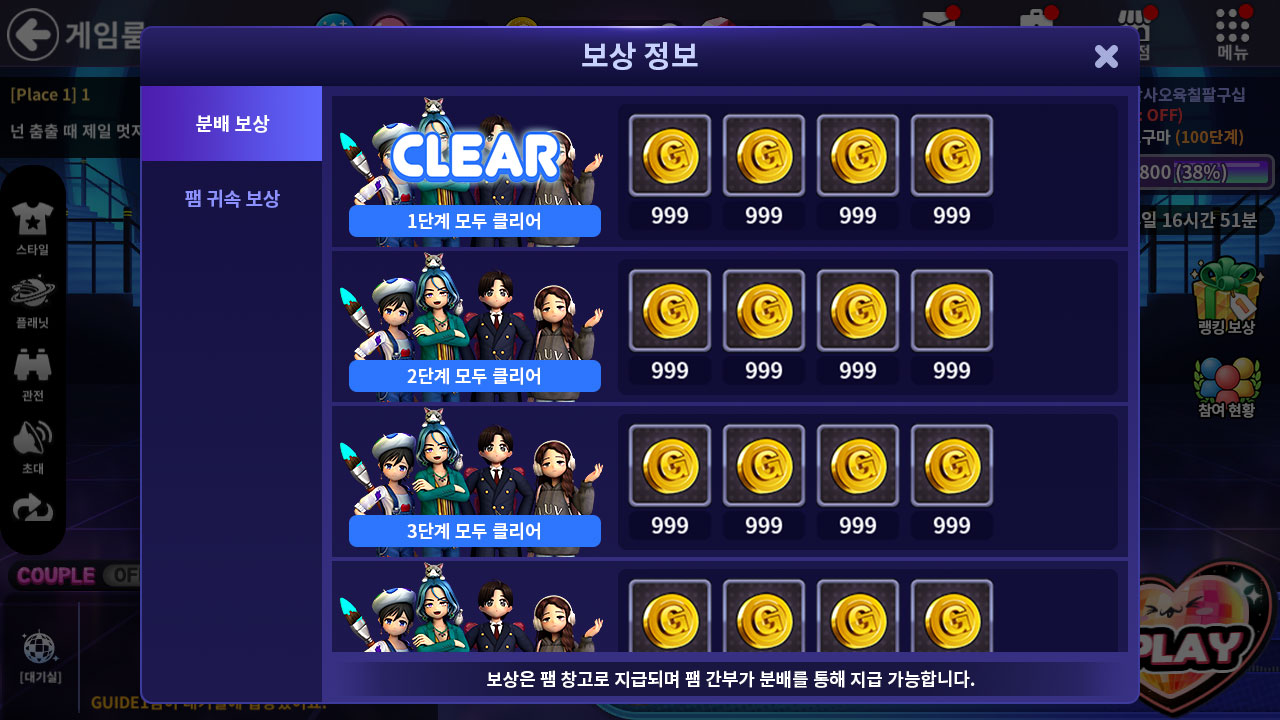Select the 분배 보상 tab

tap(232, 124)
